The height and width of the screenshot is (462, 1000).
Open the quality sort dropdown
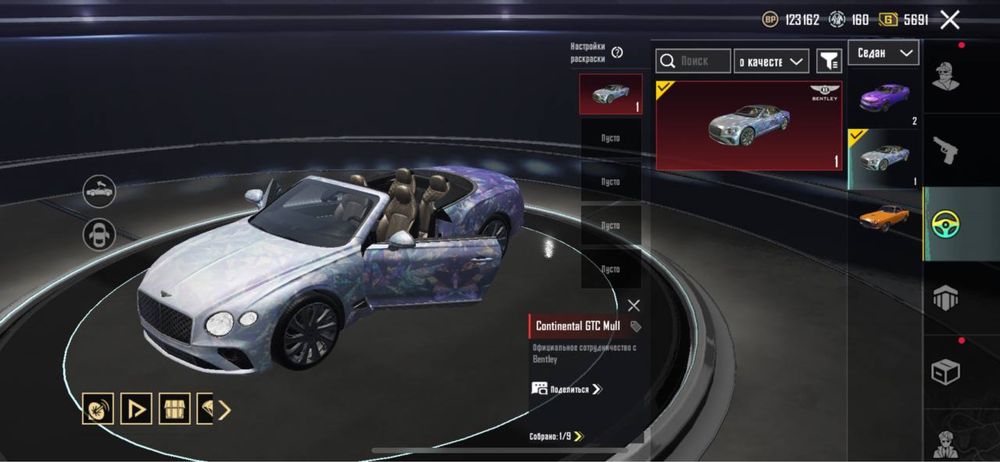tap(772, 62)
